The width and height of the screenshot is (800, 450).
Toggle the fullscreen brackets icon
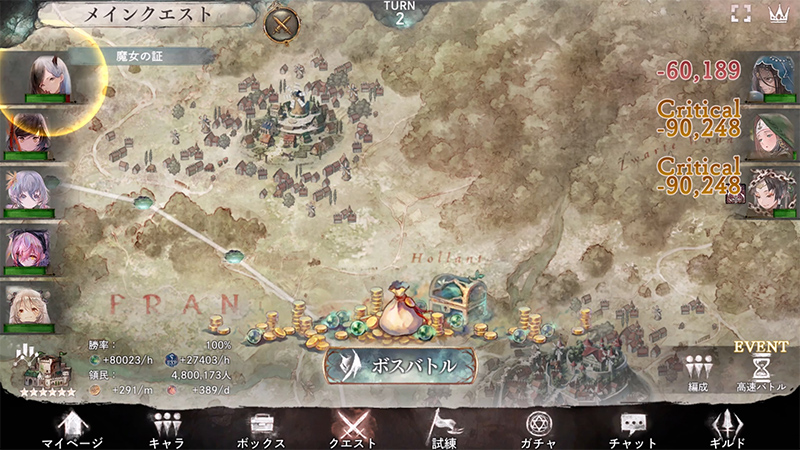click(x=740, y=13)
